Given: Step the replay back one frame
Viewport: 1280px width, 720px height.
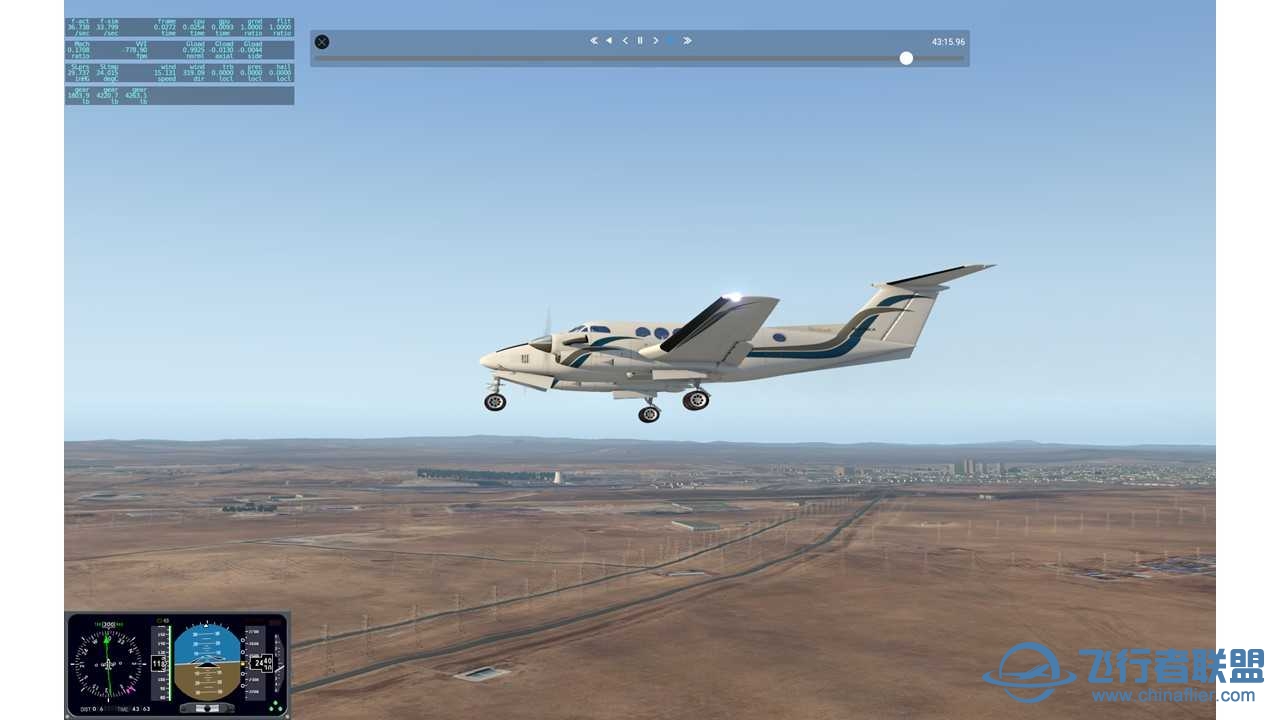Looking at the screenshot, I should click(625, 41).
